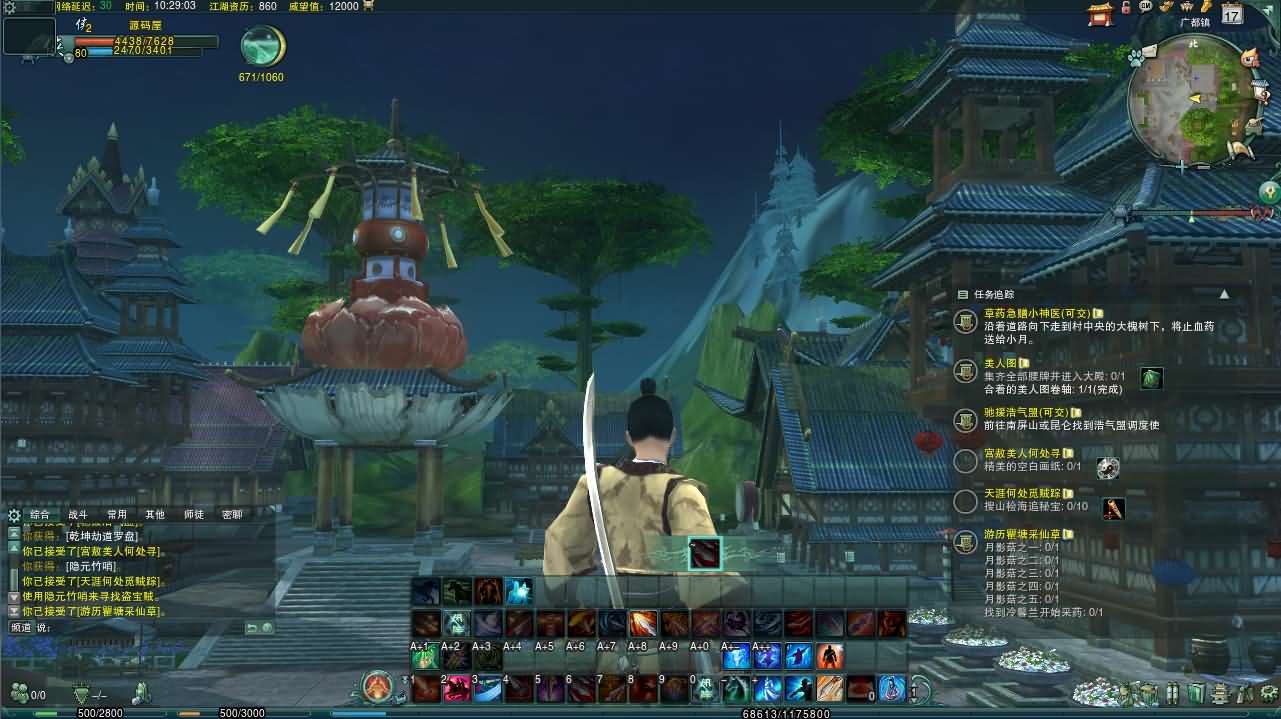
Task: Activate the skill in hotbar slot 2
Action: click(456, 688)
